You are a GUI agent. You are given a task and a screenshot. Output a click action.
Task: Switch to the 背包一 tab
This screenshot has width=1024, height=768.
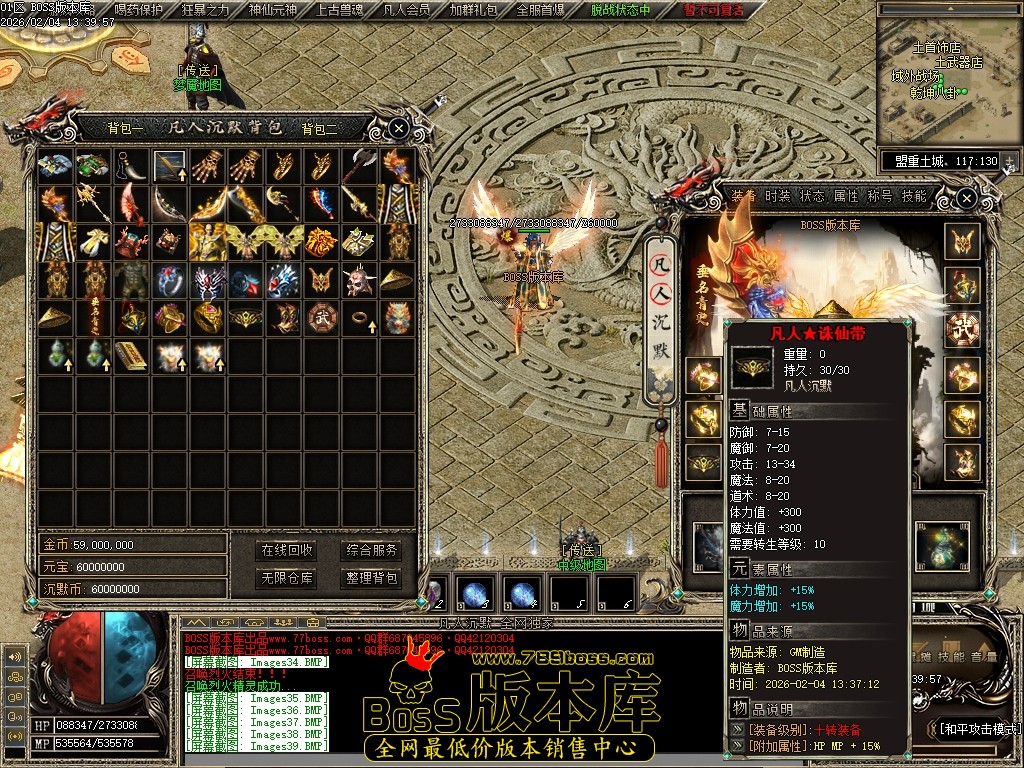(127, 128)
